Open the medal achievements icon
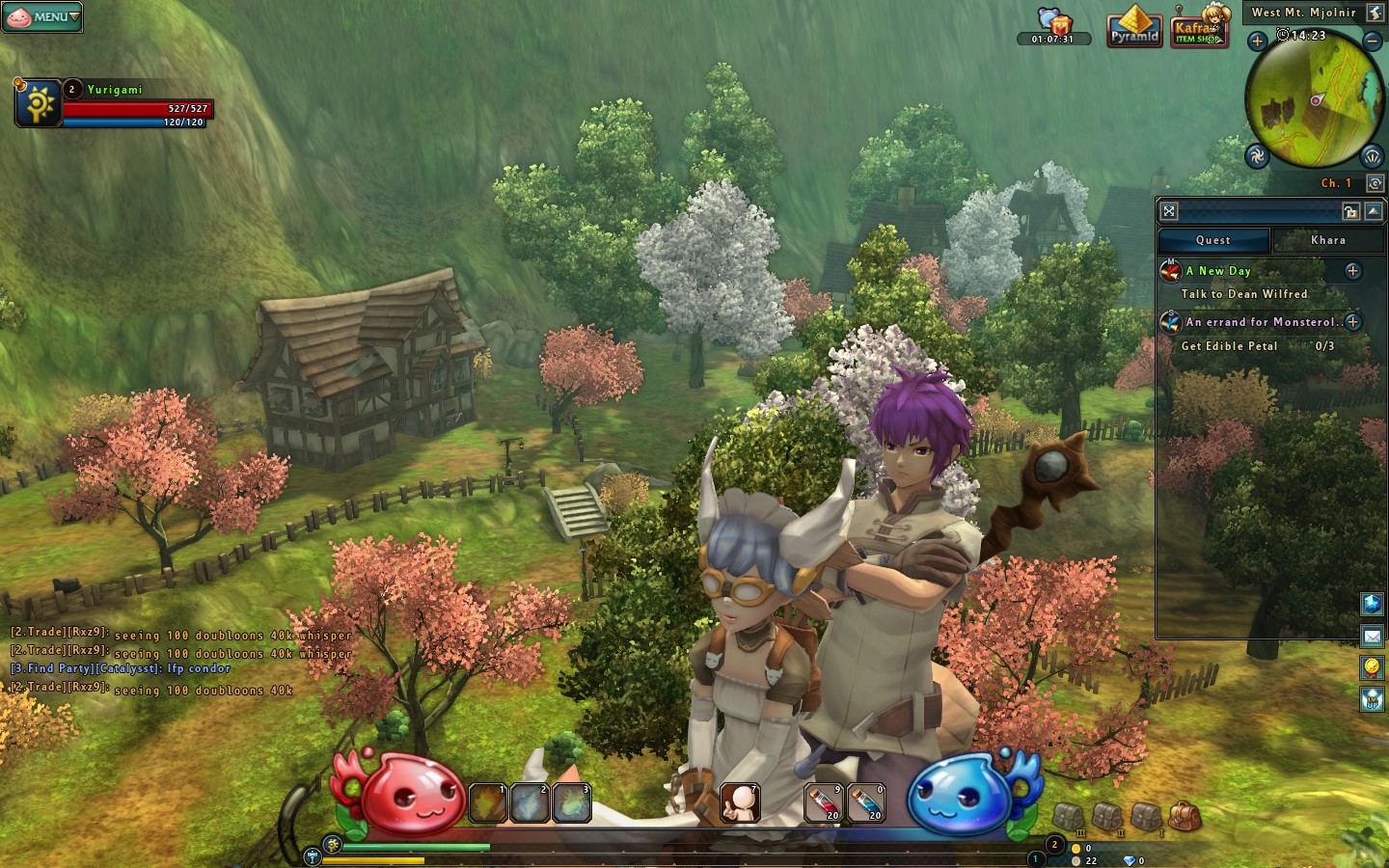Image resolution: width=1389 pixels, height=868 pixels. pyautogui.click(x=1371, y=665)
